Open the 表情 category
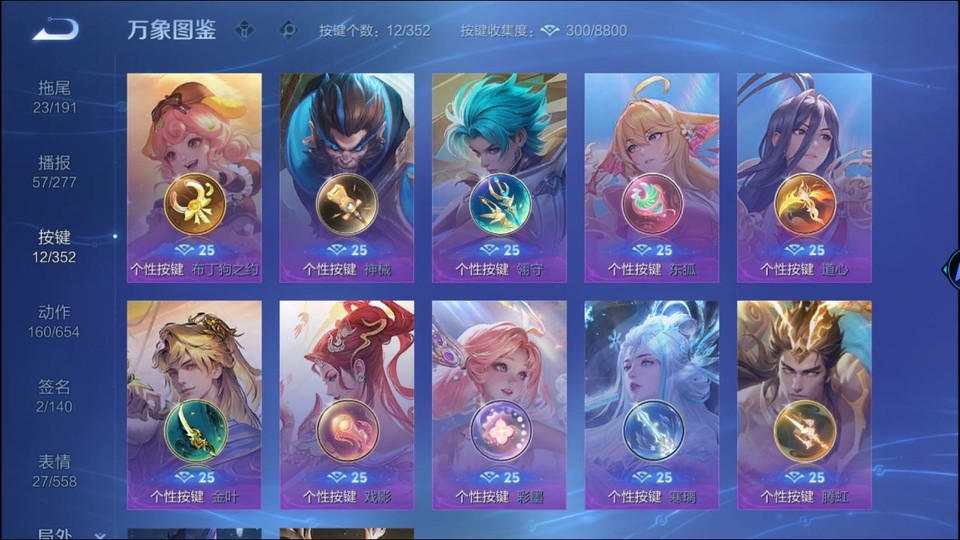 (55, 472)
